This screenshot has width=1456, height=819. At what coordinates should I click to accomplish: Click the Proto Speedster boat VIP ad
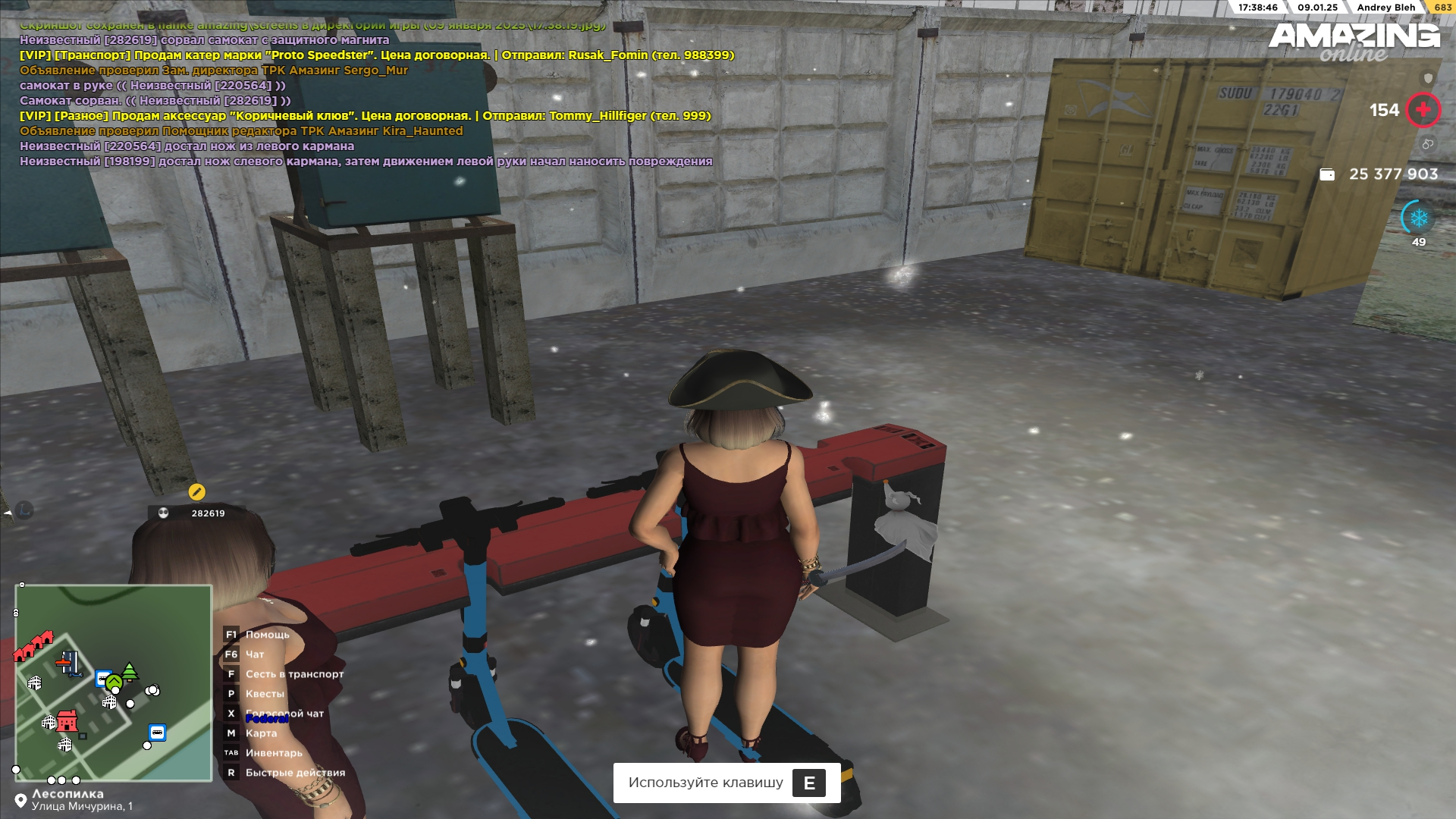(377, 55)
